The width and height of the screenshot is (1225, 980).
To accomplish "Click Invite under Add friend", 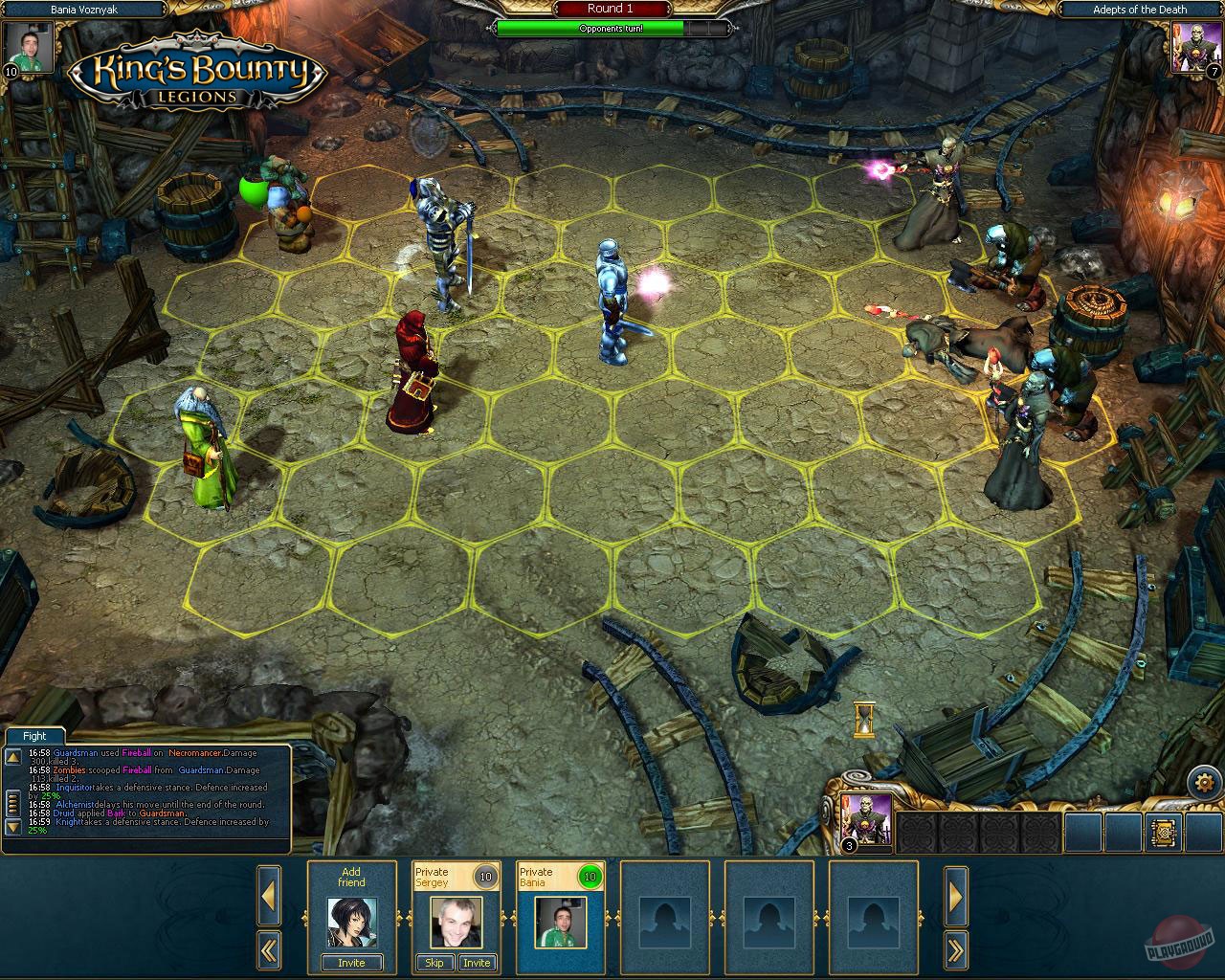I will [x=351, y=963].
